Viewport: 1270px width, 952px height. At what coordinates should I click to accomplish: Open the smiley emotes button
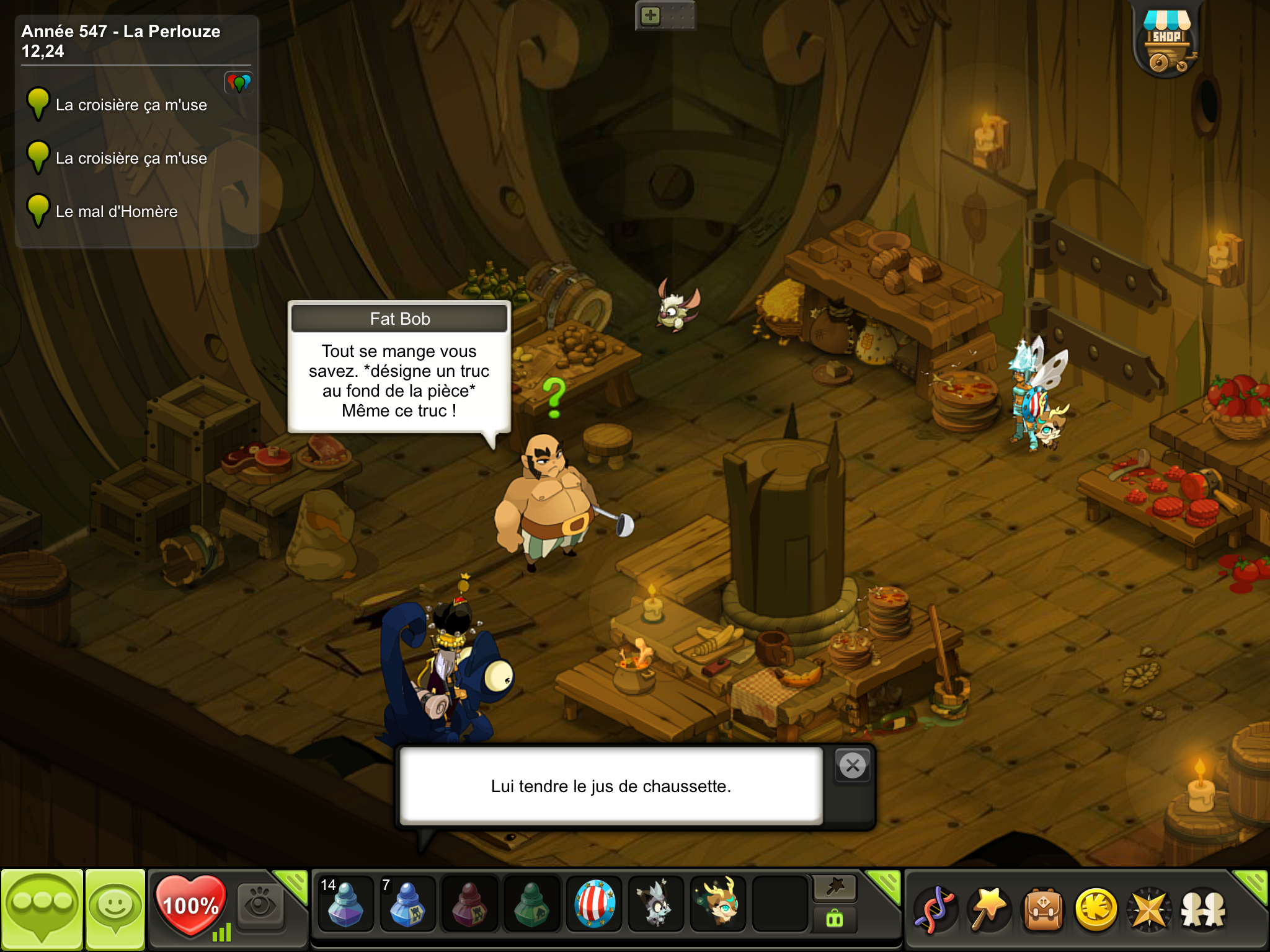(x=115, y=908)
